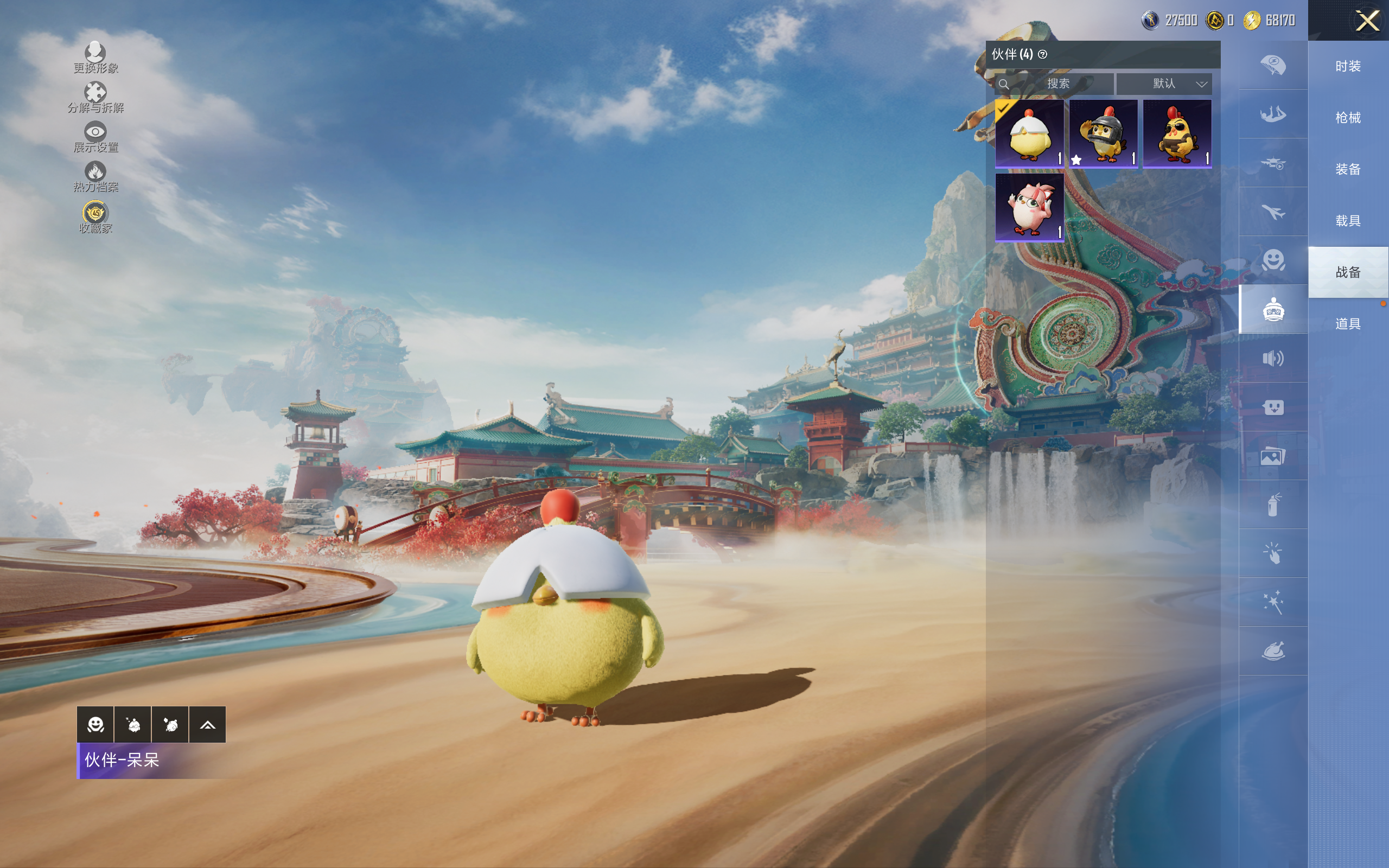Open 展示设置 eye icon
This screenshot has height=868, width=1389.
pyautogui.click(x=95, y=137)
